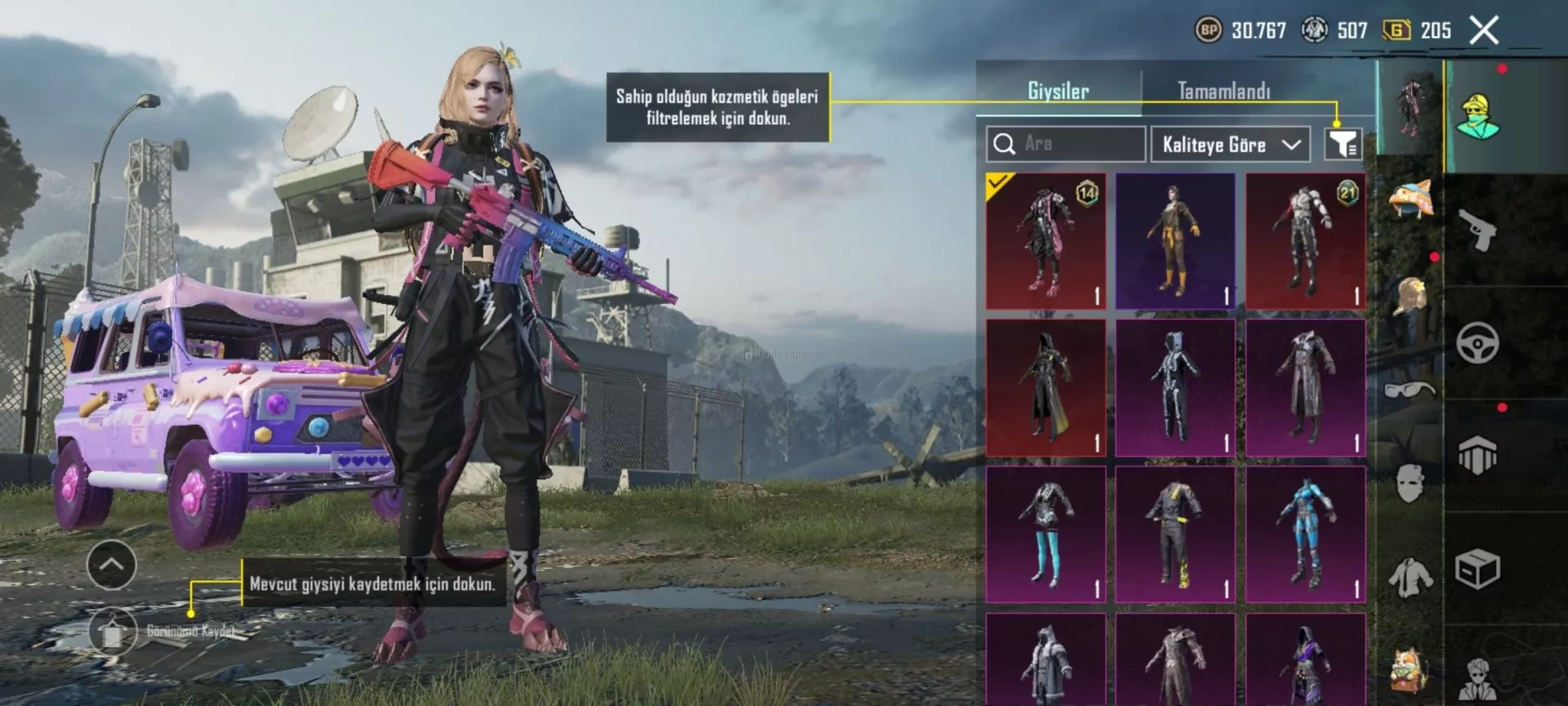1568x706 pixels.
Task: Open the face mask category
Action: (1410, 483)
